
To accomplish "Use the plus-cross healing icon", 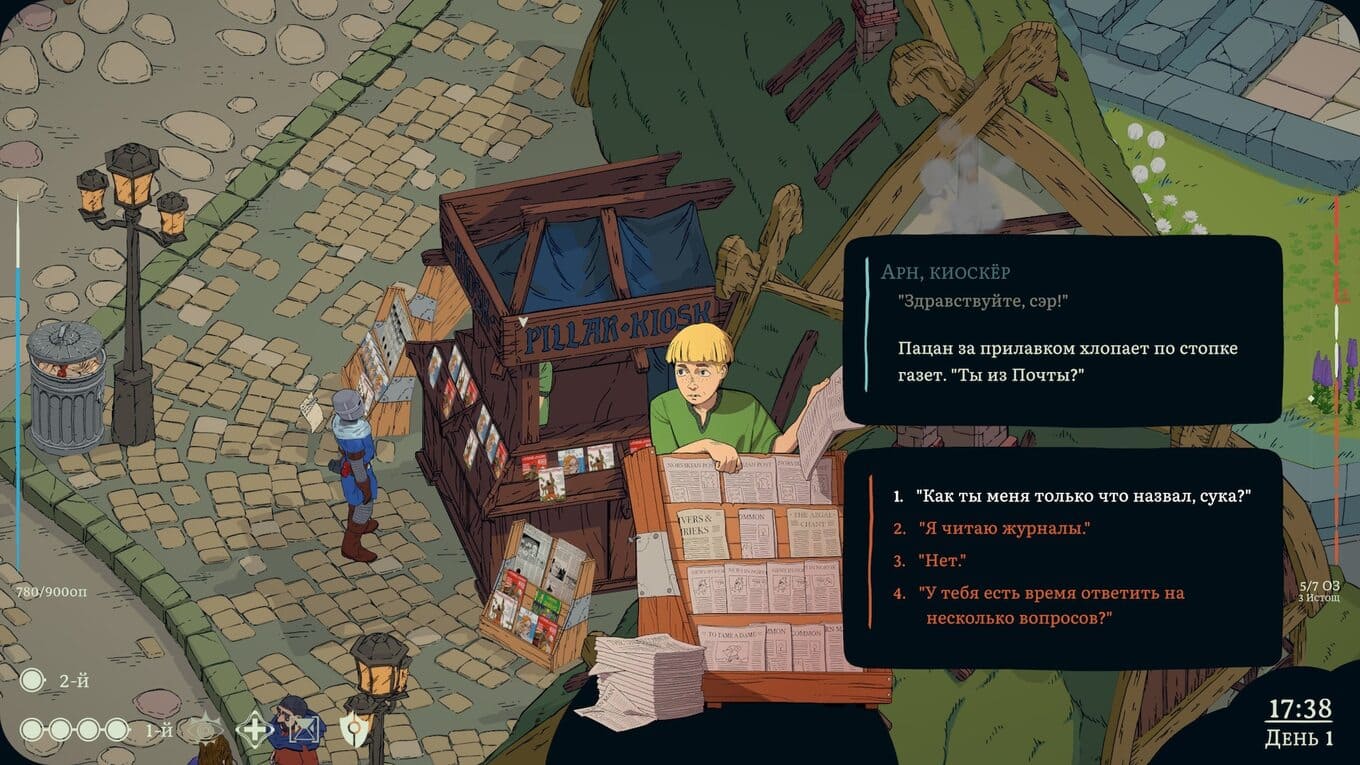I will point(254,730).
